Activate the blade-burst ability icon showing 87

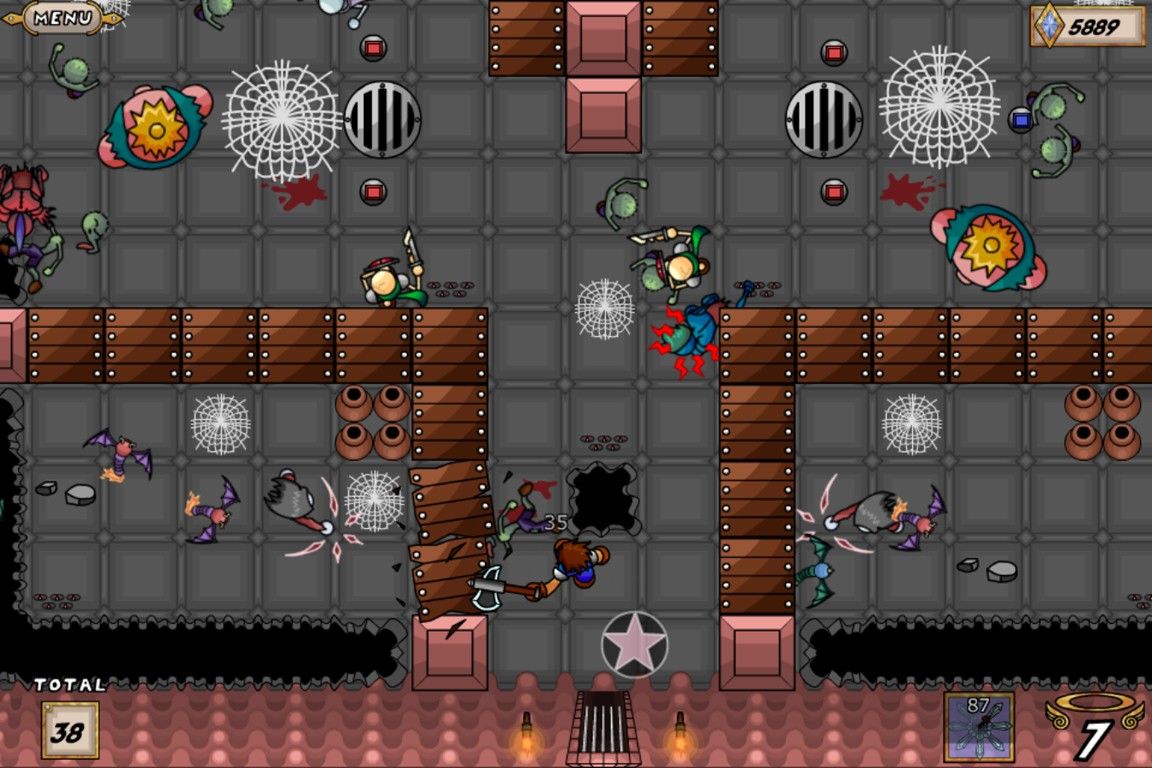[979, 727]
